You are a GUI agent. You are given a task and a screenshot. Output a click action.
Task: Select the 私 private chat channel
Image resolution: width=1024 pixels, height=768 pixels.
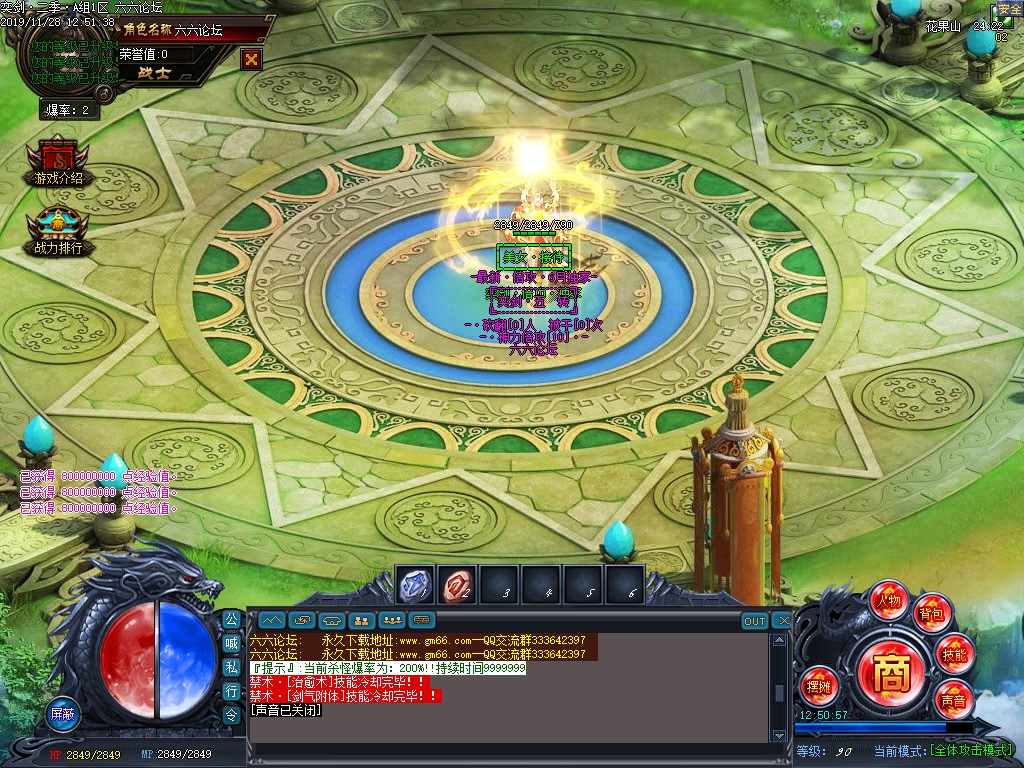click(x=231, y=667)
